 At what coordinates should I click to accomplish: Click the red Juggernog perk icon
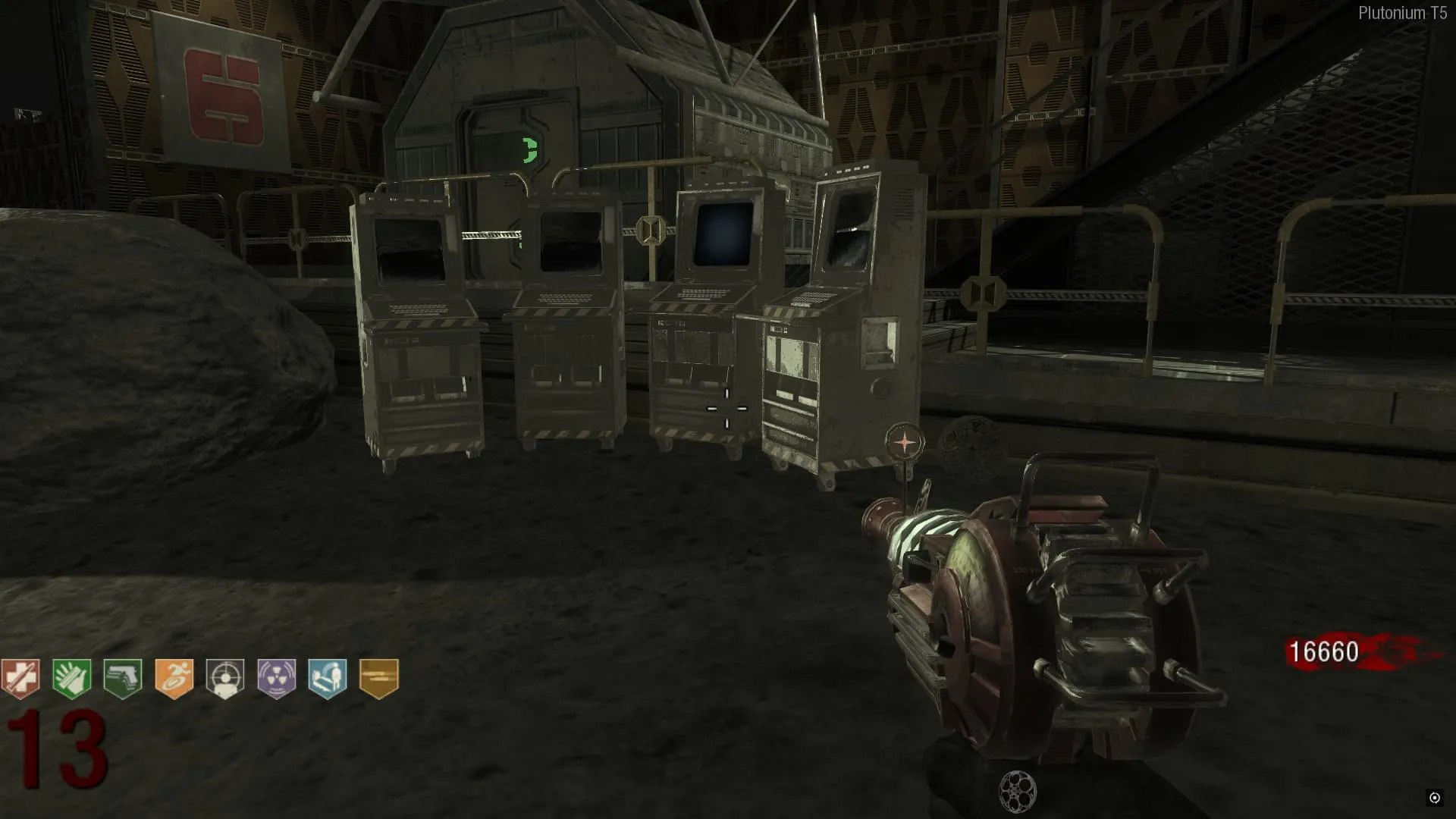click(20, 677)
